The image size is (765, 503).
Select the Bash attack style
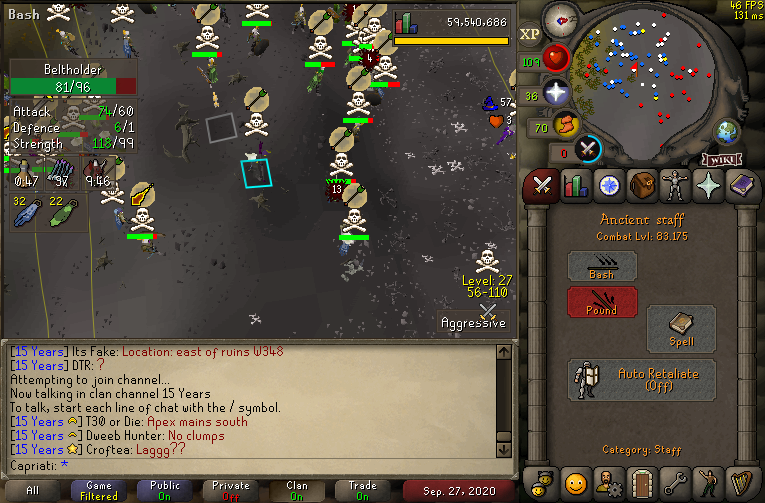(602, 266)
